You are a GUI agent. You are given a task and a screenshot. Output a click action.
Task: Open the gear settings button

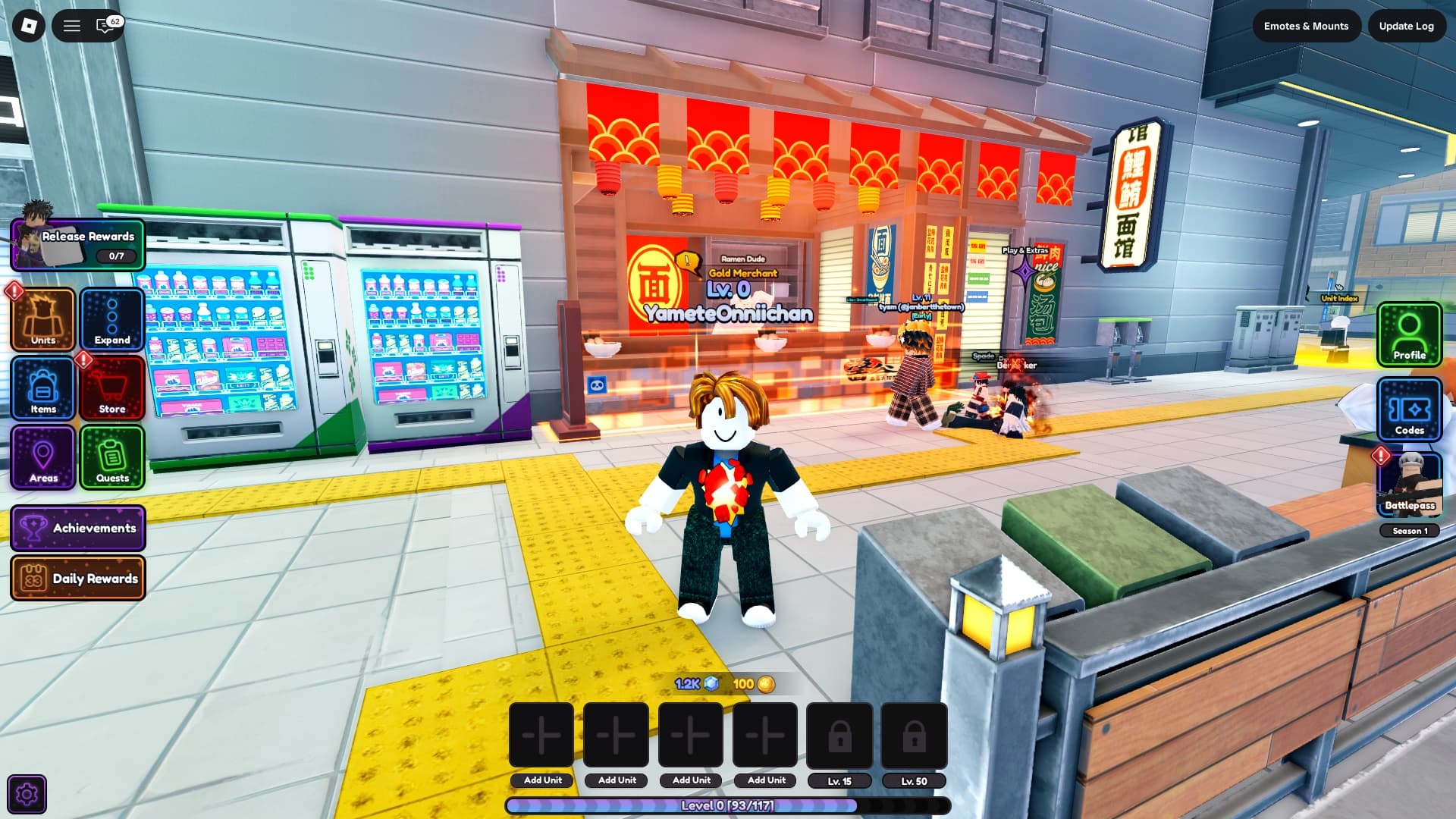coord(27,794)
